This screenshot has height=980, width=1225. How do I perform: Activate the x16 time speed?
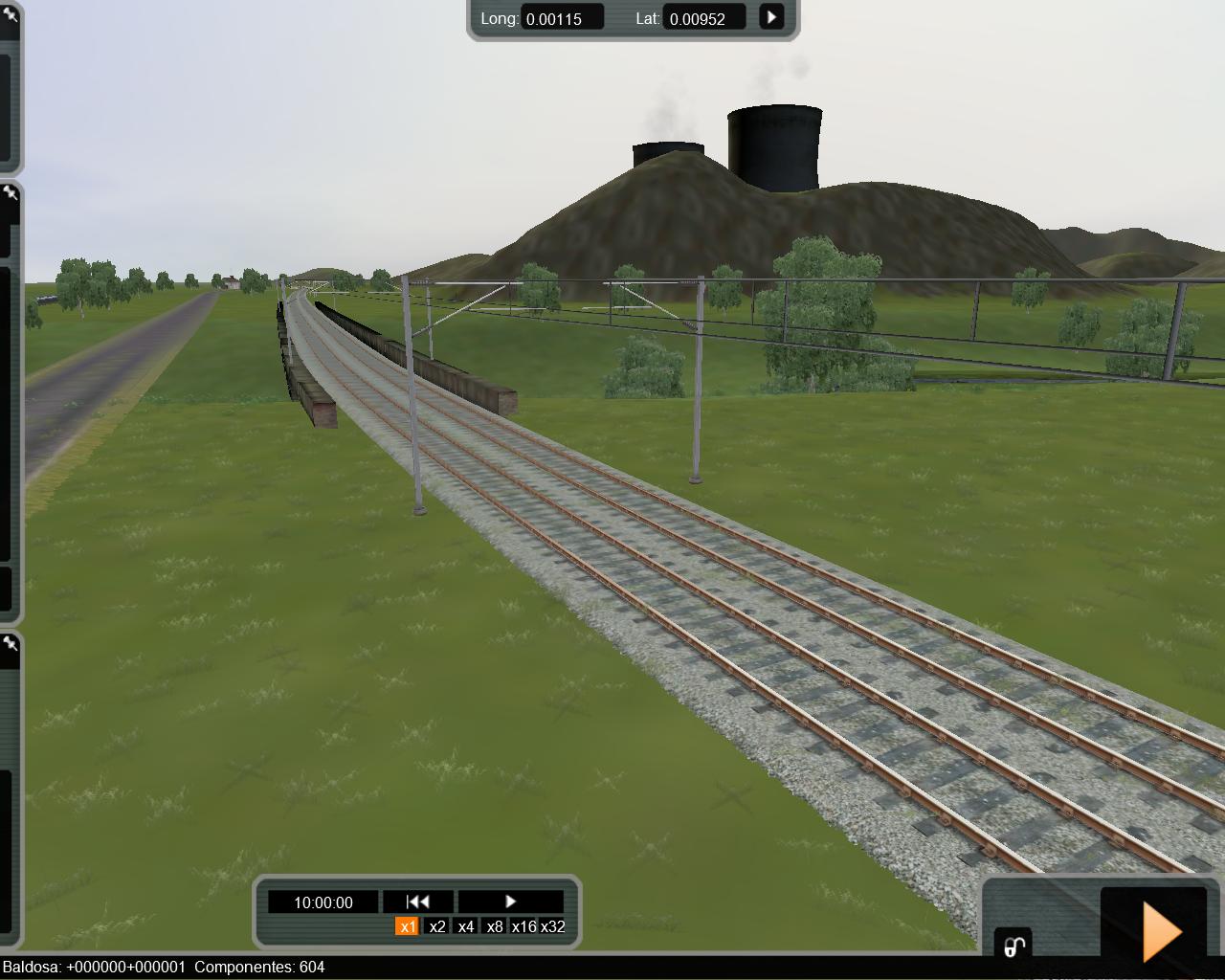[x=523, y=926]
